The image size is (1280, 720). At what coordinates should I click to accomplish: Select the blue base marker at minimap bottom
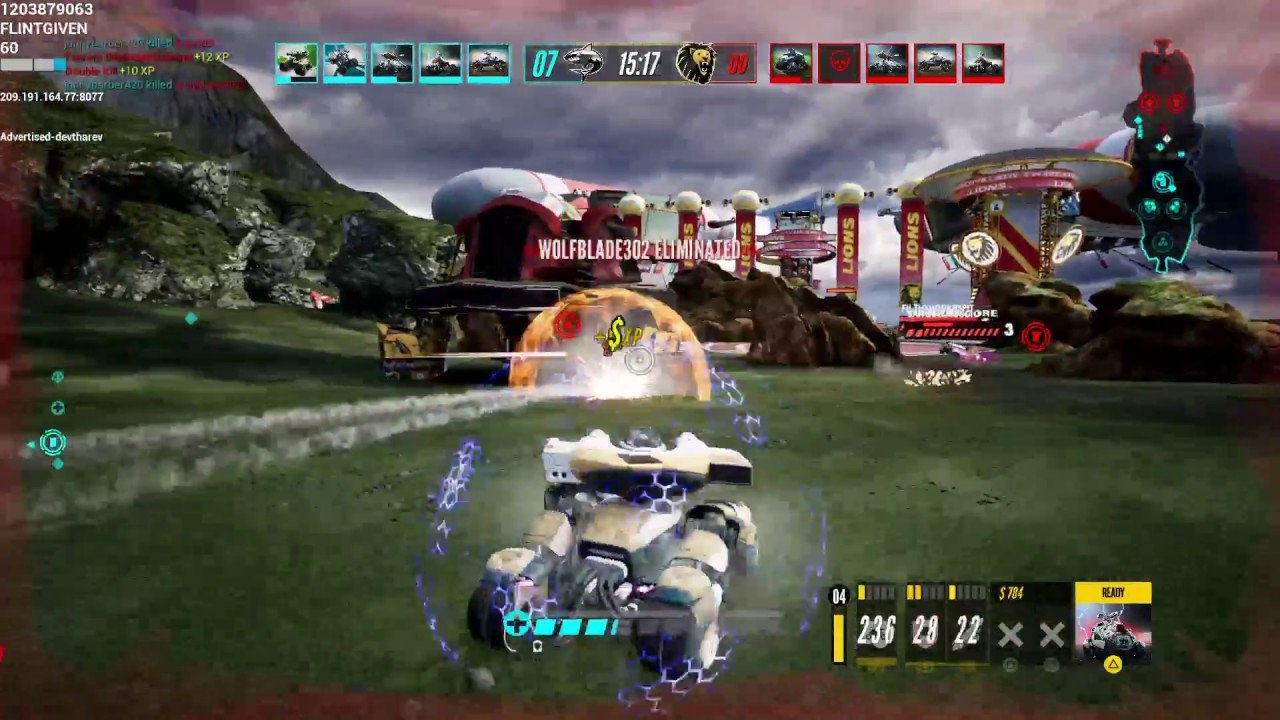point(1163,241)
